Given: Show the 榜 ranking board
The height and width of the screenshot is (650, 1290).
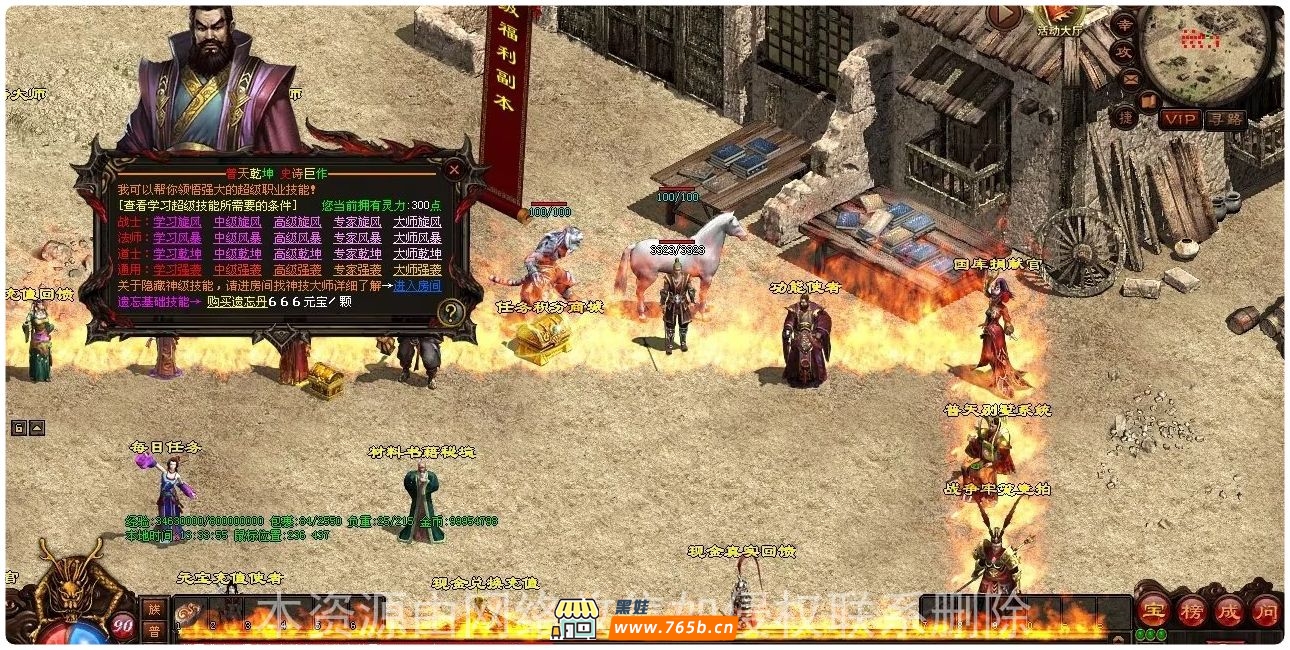Looking at the screenshot, I should [1191, 610].
